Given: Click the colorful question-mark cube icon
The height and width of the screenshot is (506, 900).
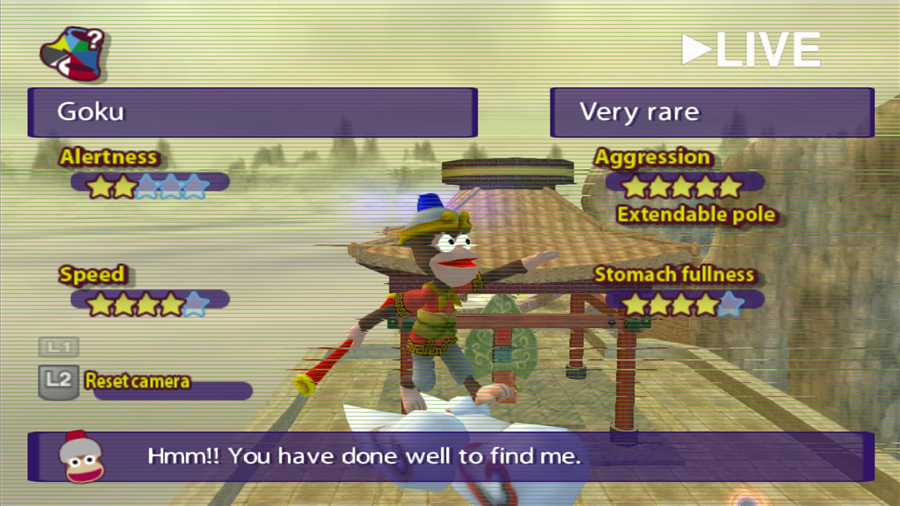Looking at the screenshot, I should coord(72,54).
